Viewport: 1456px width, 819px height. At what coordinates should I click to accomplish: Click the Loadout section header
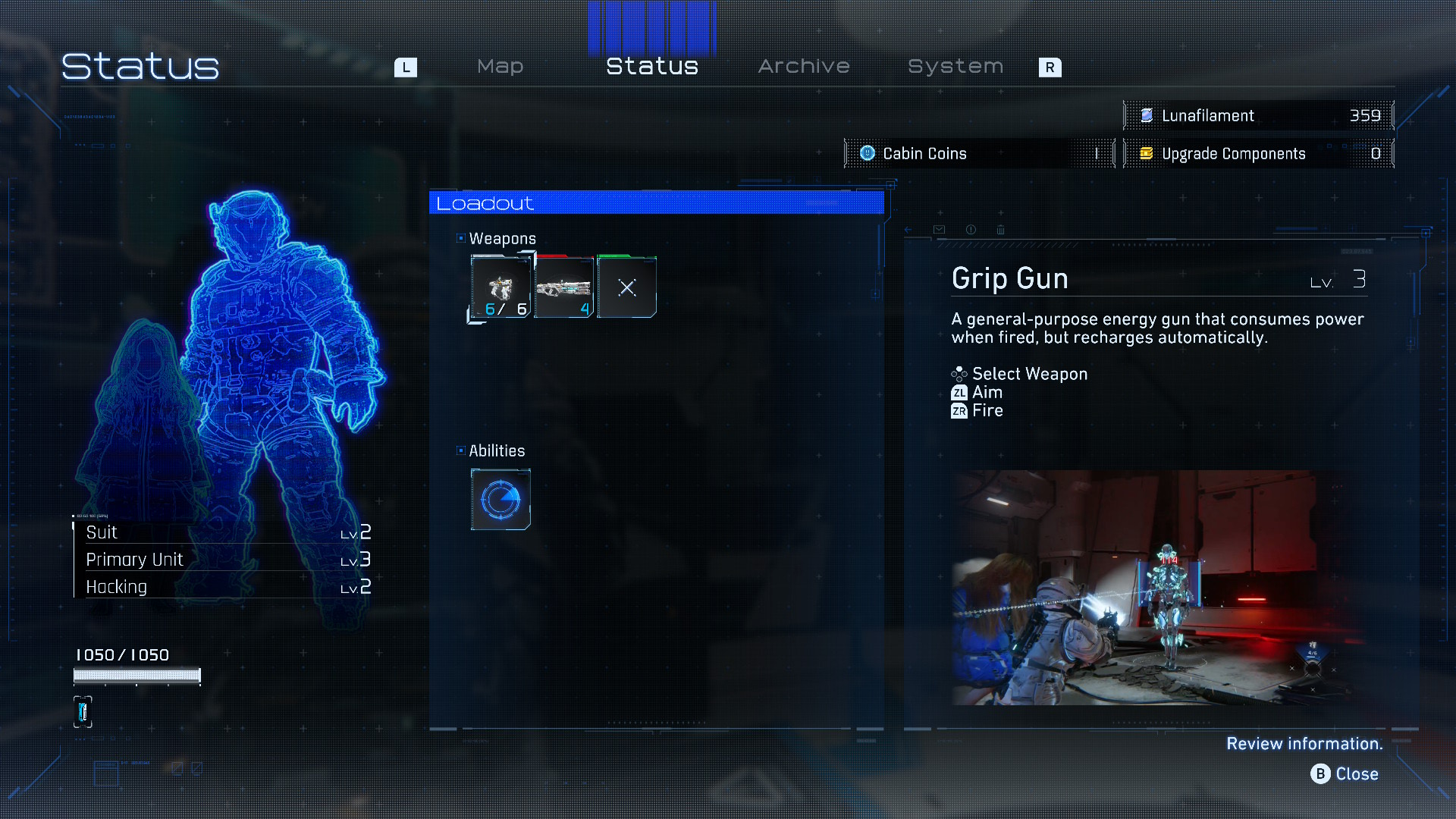click(x=656, y=203)
